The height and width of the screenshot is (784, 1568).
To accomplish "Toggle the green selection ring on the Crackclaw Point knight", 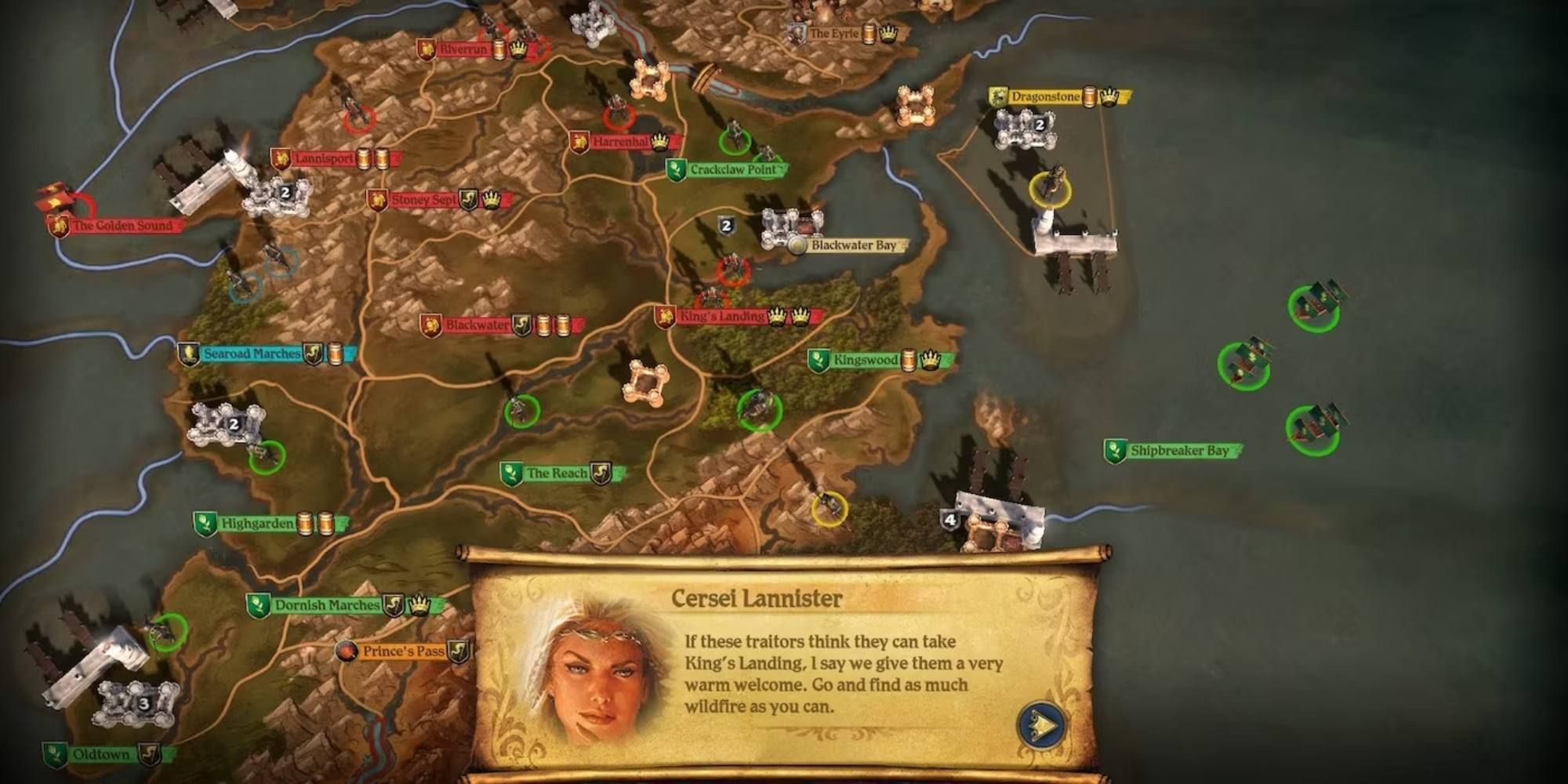I will tap(735, 143).
